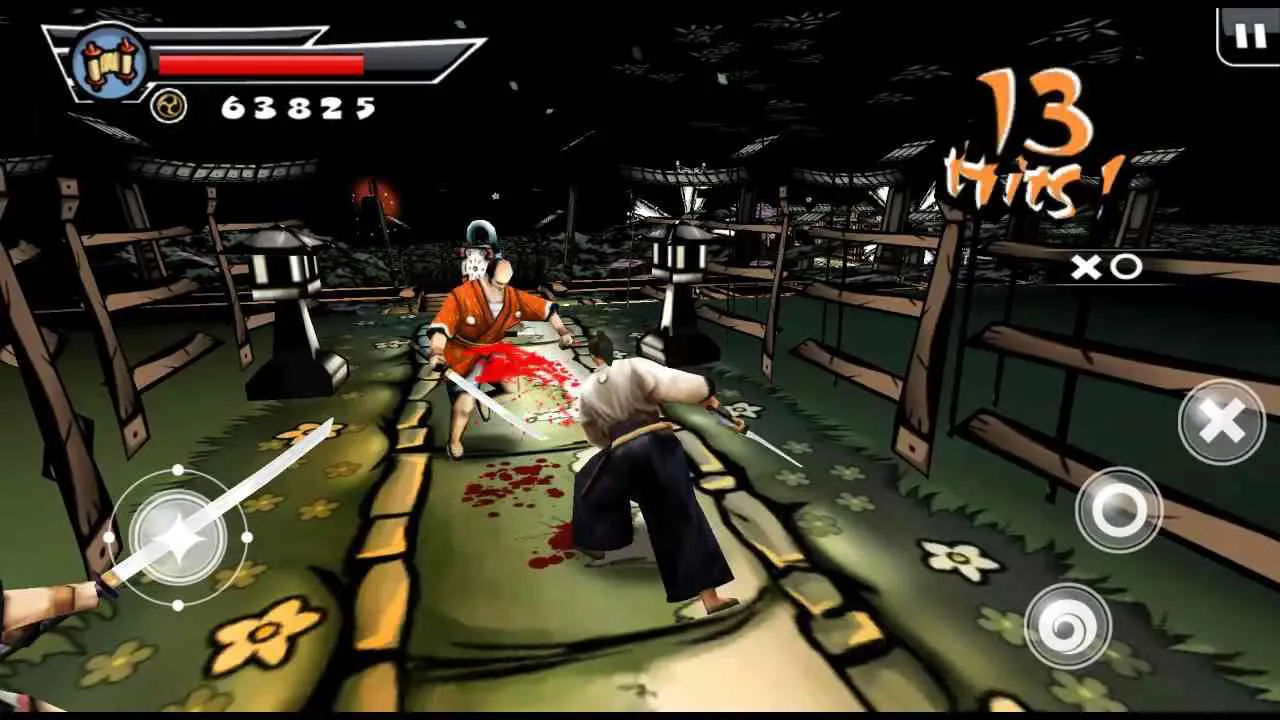Tap the small dot below the joystick
The width and height of the screenshot is (1280, 720).
point(178,606)
